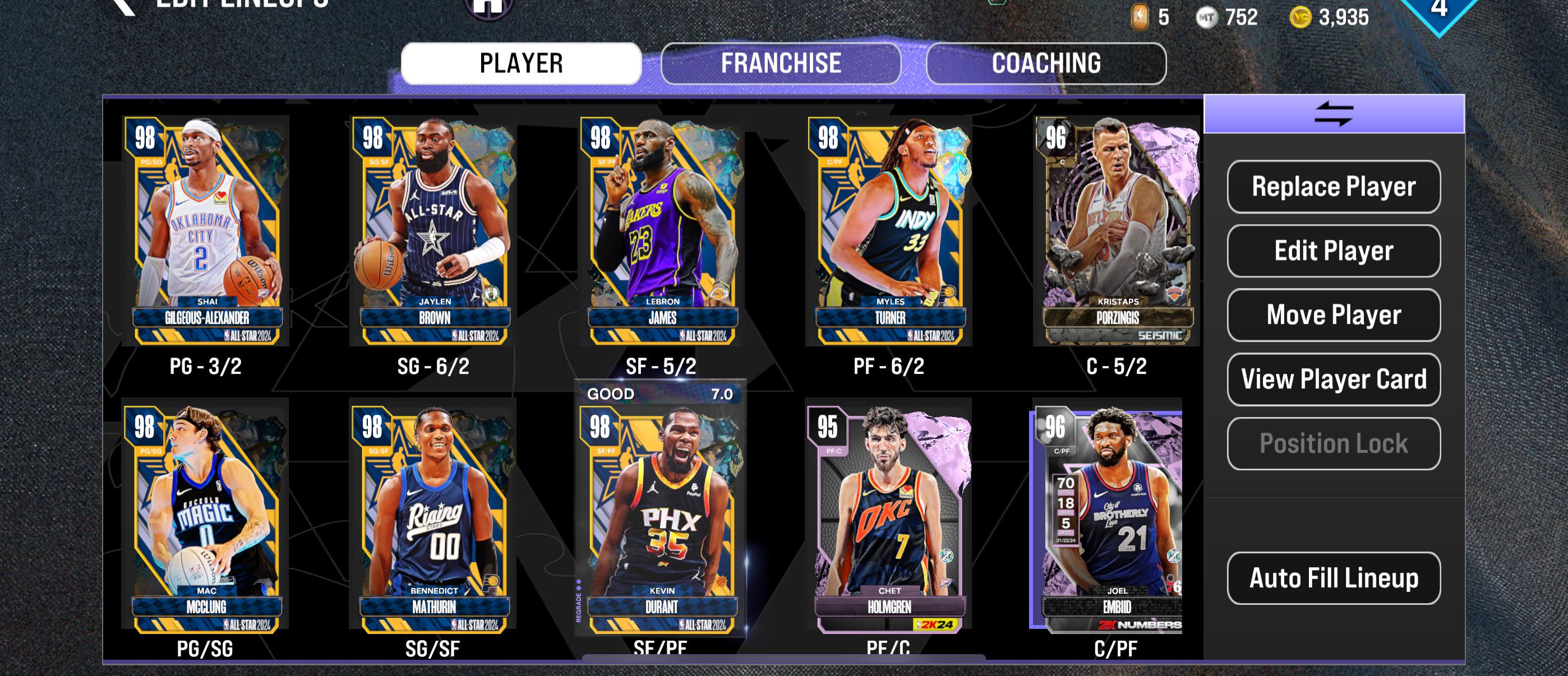This screenshot has height=676, width=1568.
Task: Open the COACHING tab
Action: point(1046,62)
